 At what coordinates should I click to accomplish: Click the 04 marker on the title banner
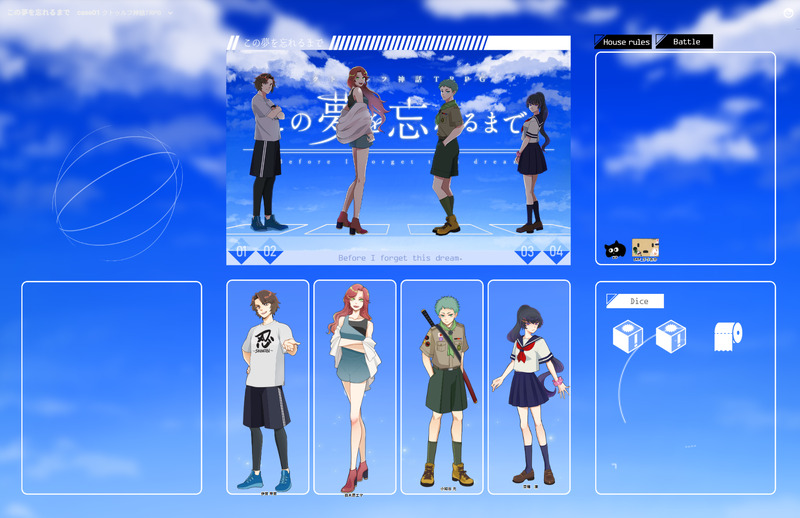pyautogui.click(x=556, y=251)
